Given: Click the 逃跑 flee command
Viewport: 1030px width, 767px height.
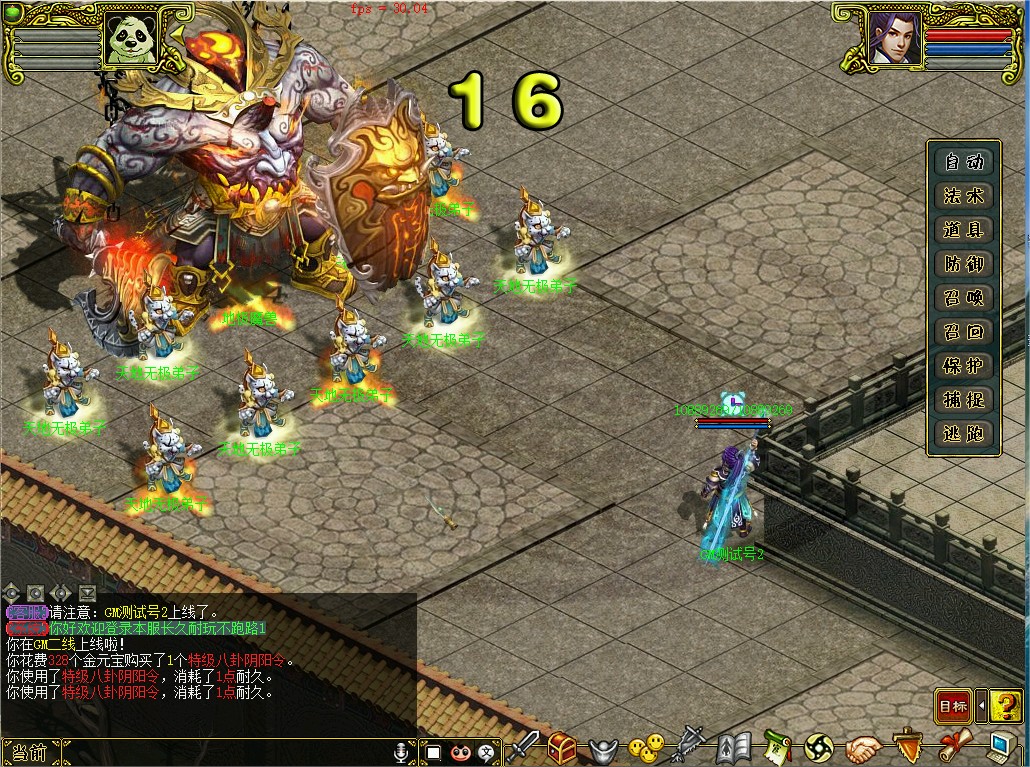Looking at the screenshot, I should [964, 434].
